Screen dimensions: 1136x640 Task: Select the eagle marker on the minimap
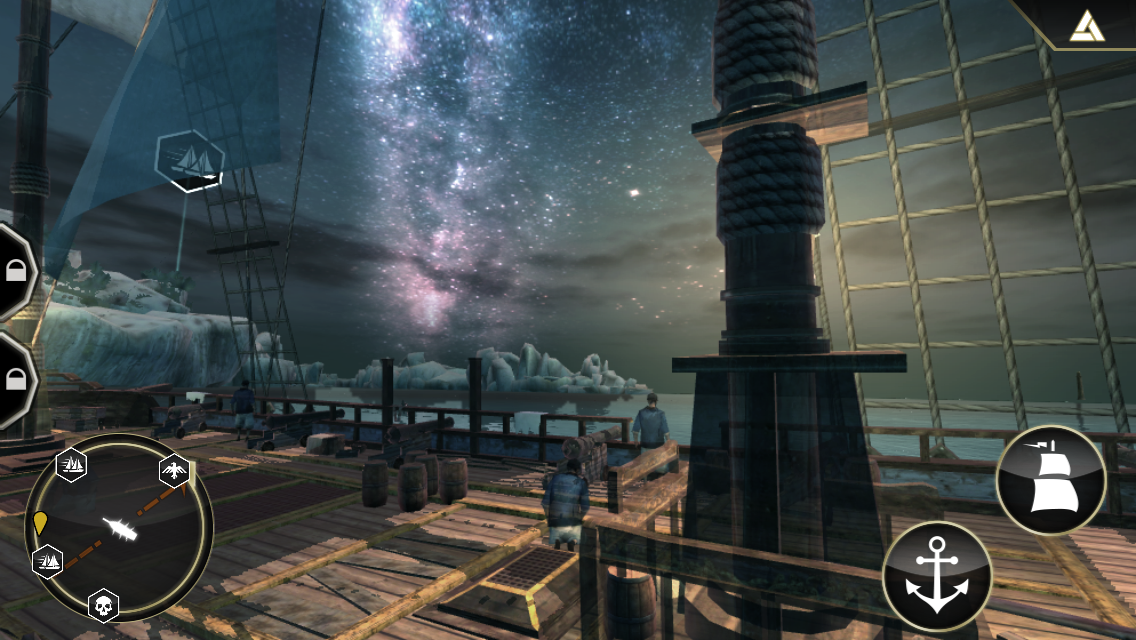[175, 470]
